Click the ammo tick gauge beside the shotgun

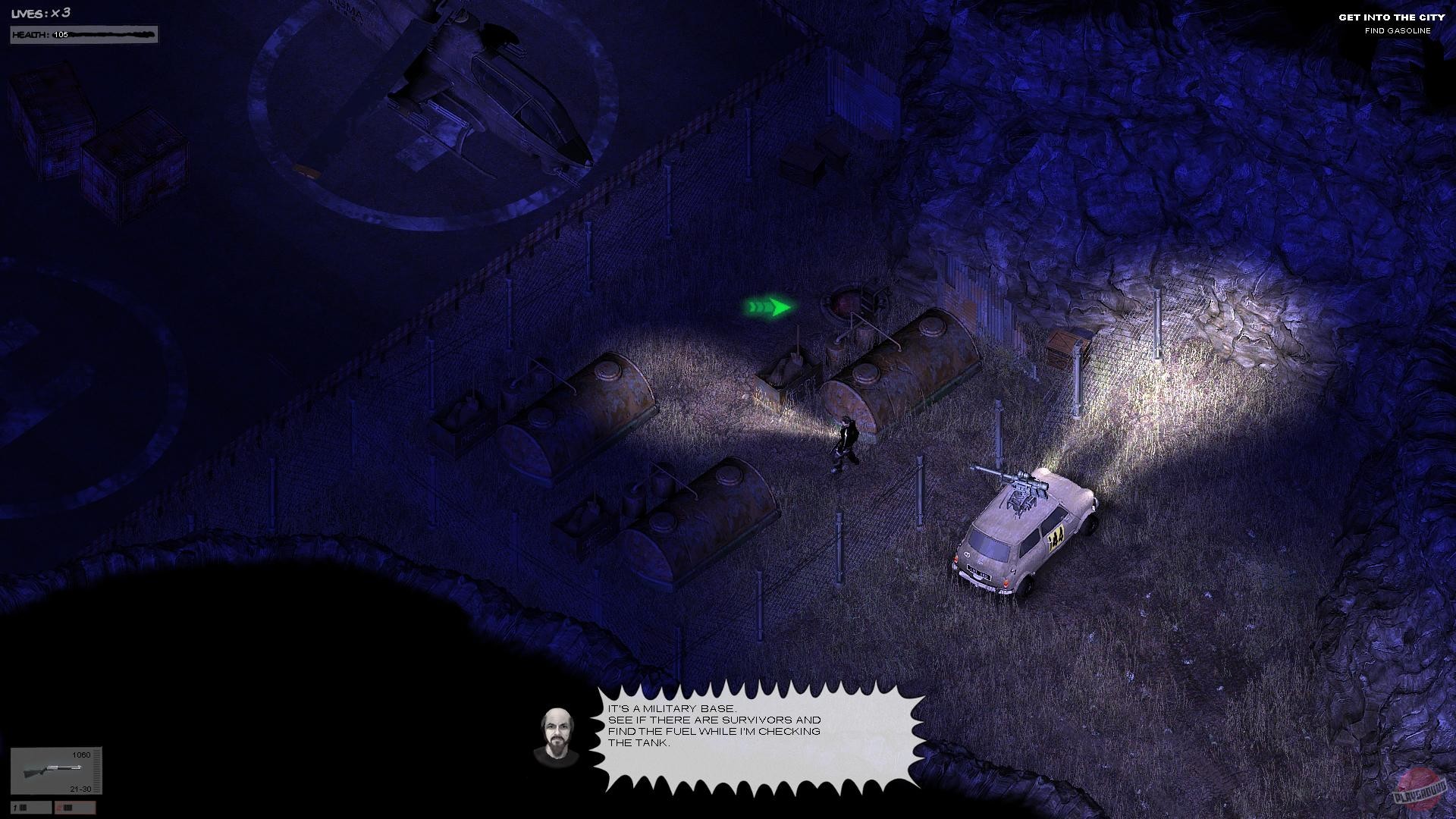click(x=96, y=770)
